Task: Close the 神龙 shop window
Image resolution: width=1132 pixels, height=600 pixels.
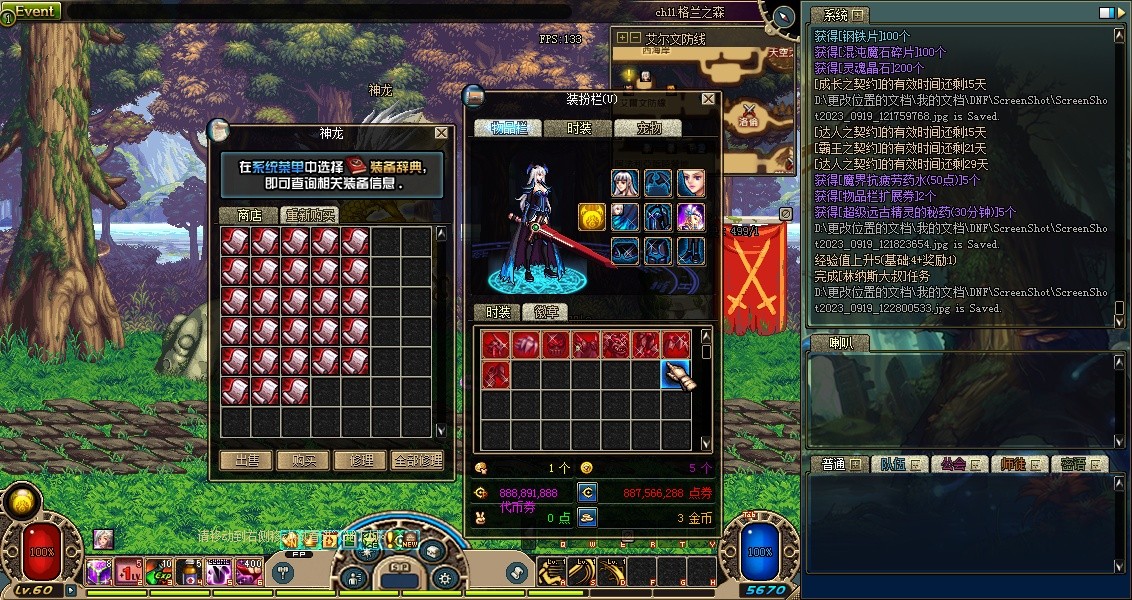Action: (442, 133)
